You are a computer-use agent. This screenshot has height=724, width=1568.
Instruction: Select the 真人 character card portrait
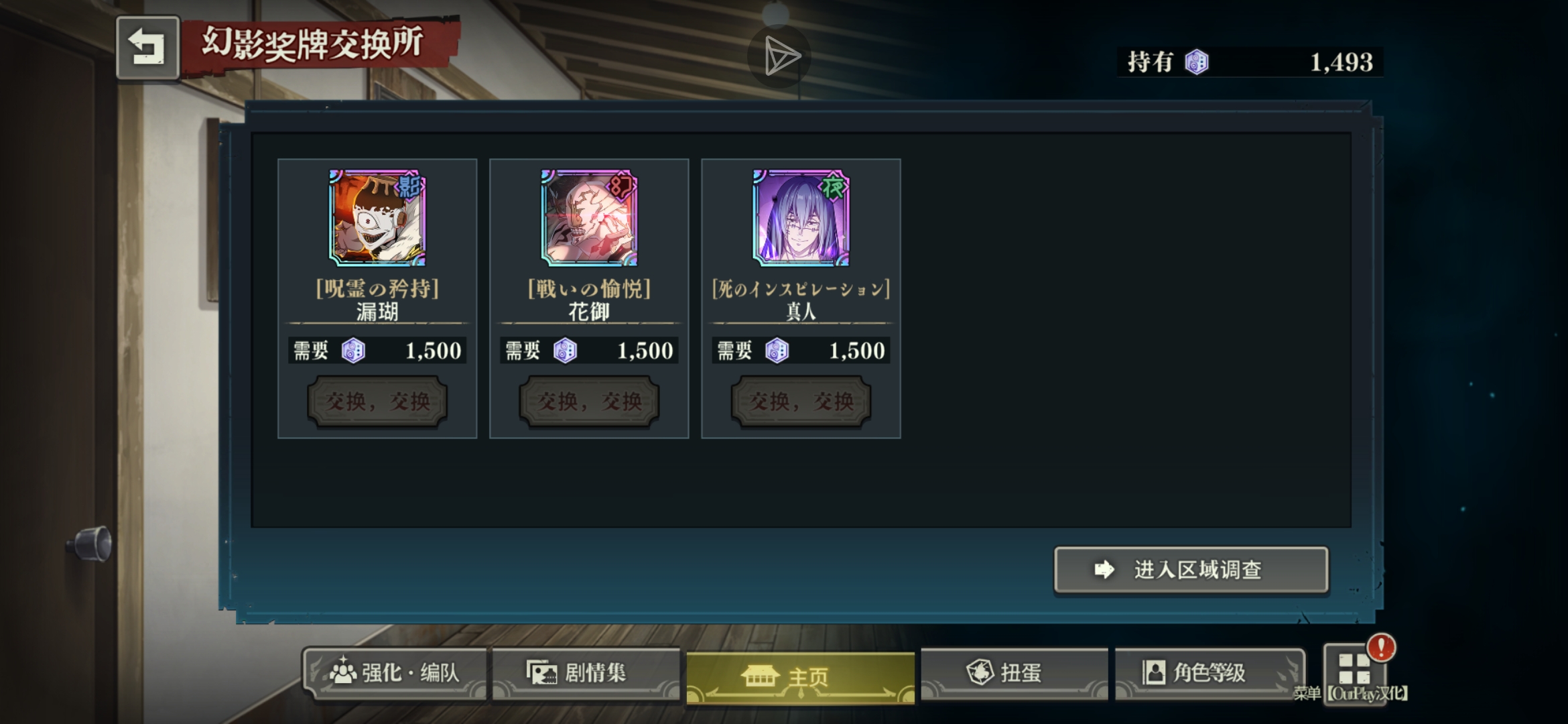pos(801,218)
